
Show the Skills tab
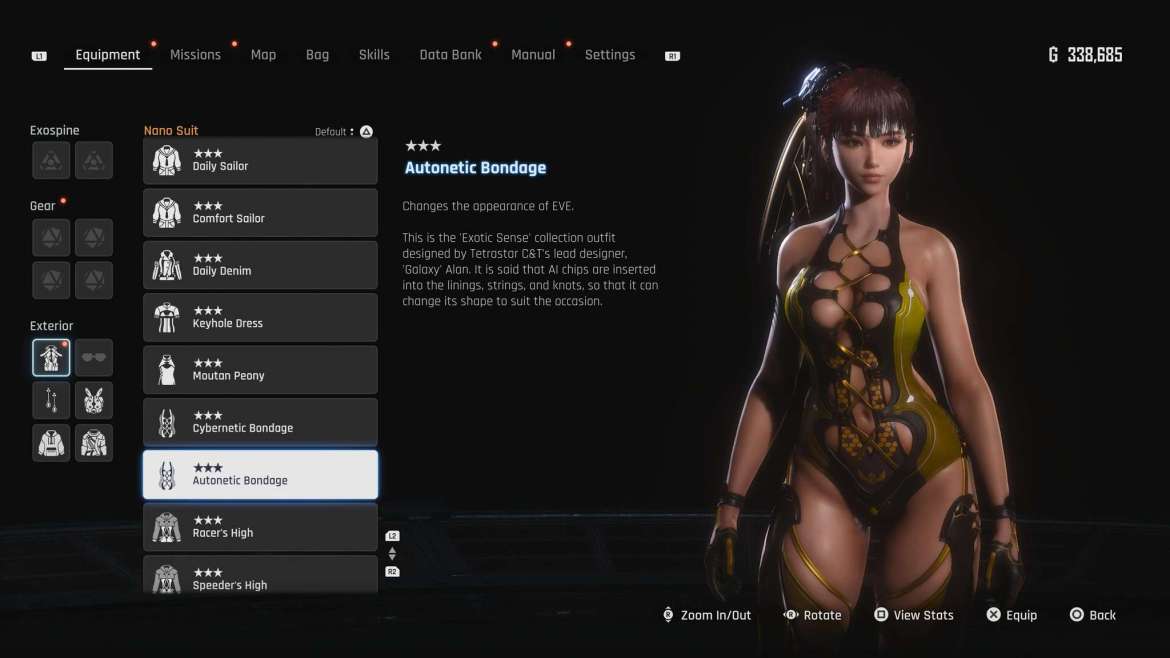tap(374, 55)
